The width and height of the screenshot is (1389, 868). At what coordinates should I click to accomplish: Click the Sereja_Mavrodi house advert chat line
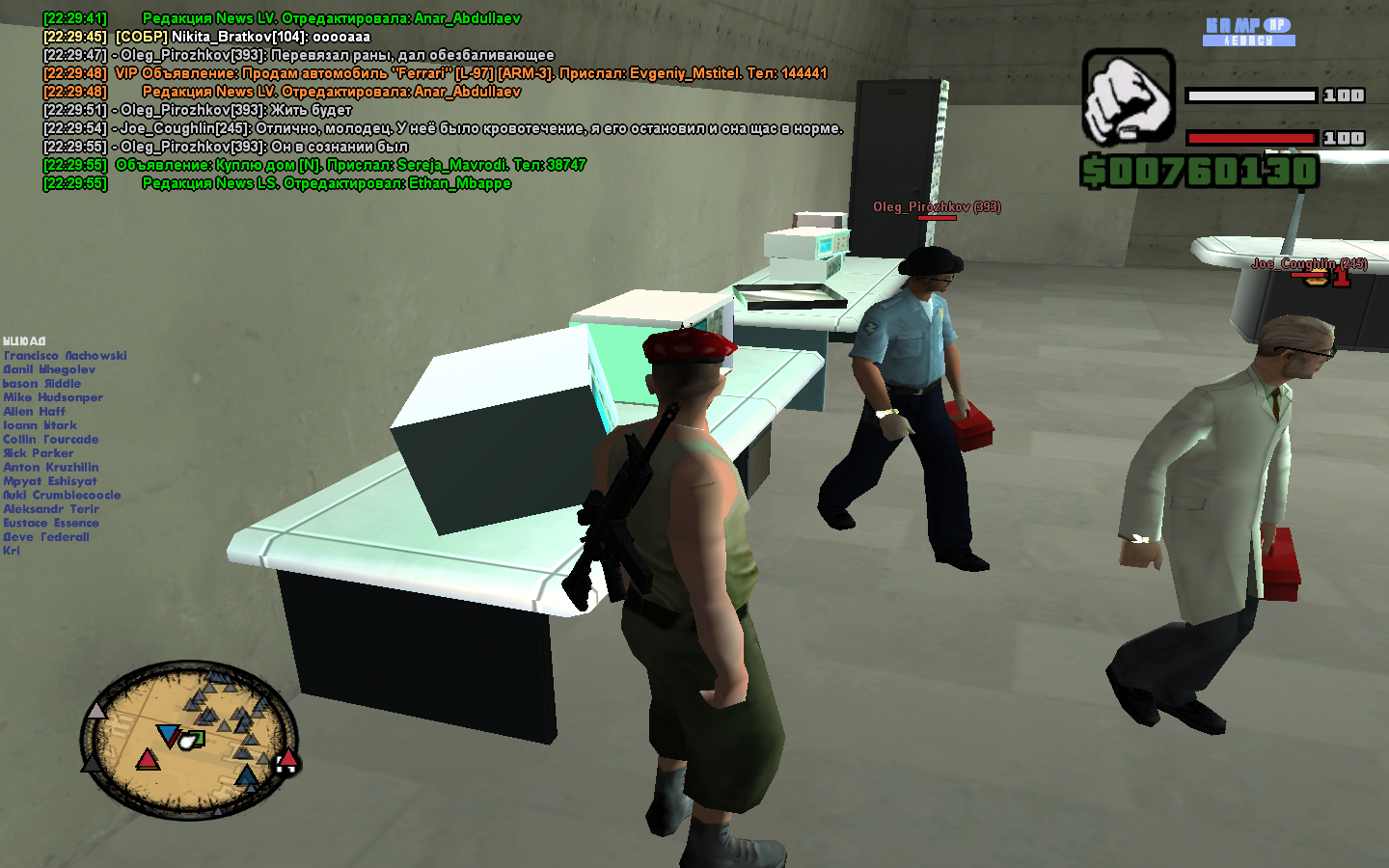coord(350,165)
